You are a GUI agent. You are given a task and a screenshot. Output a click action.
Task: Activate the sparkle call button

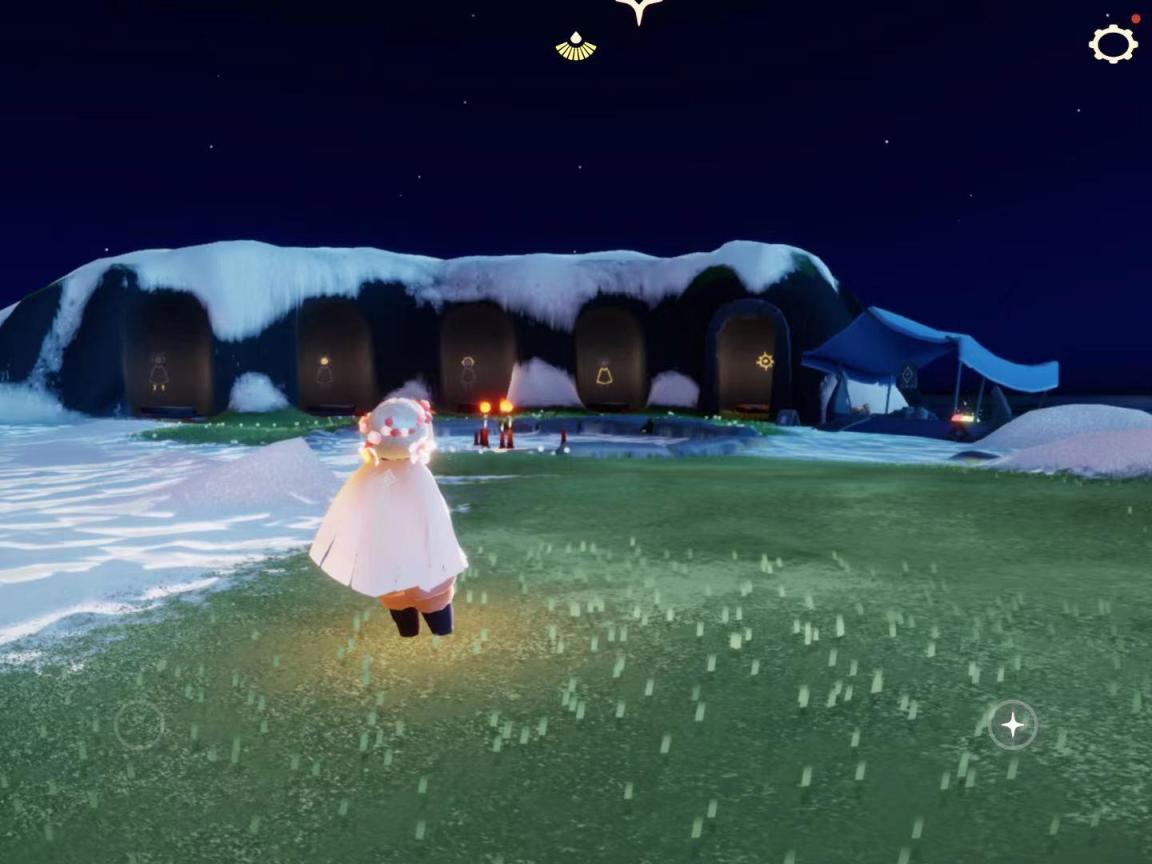[x=1012, y=725]
